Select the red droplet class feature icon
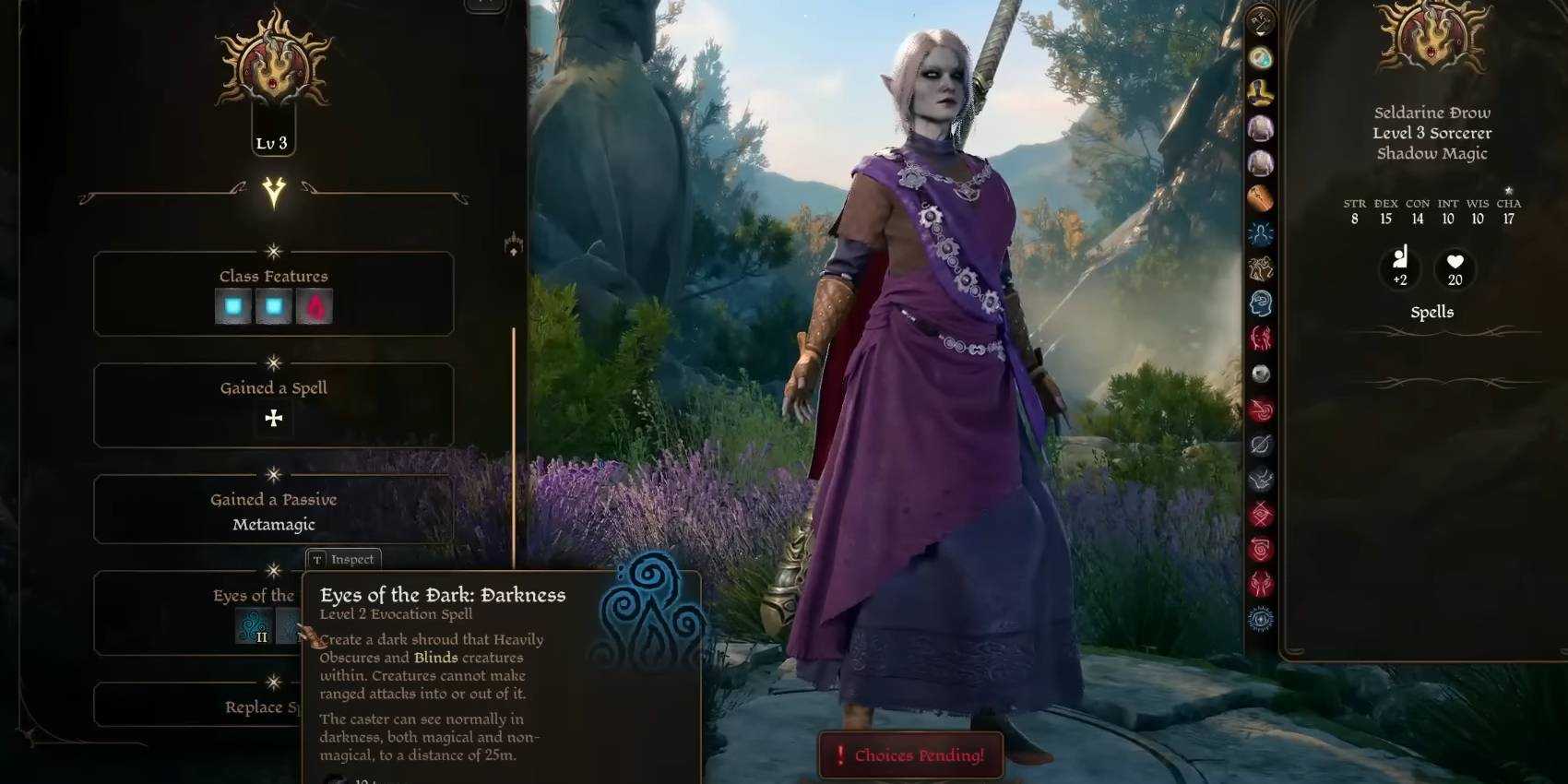This screenshot has width=1568, height=784. pyautogui.click(x=314, y=307)
